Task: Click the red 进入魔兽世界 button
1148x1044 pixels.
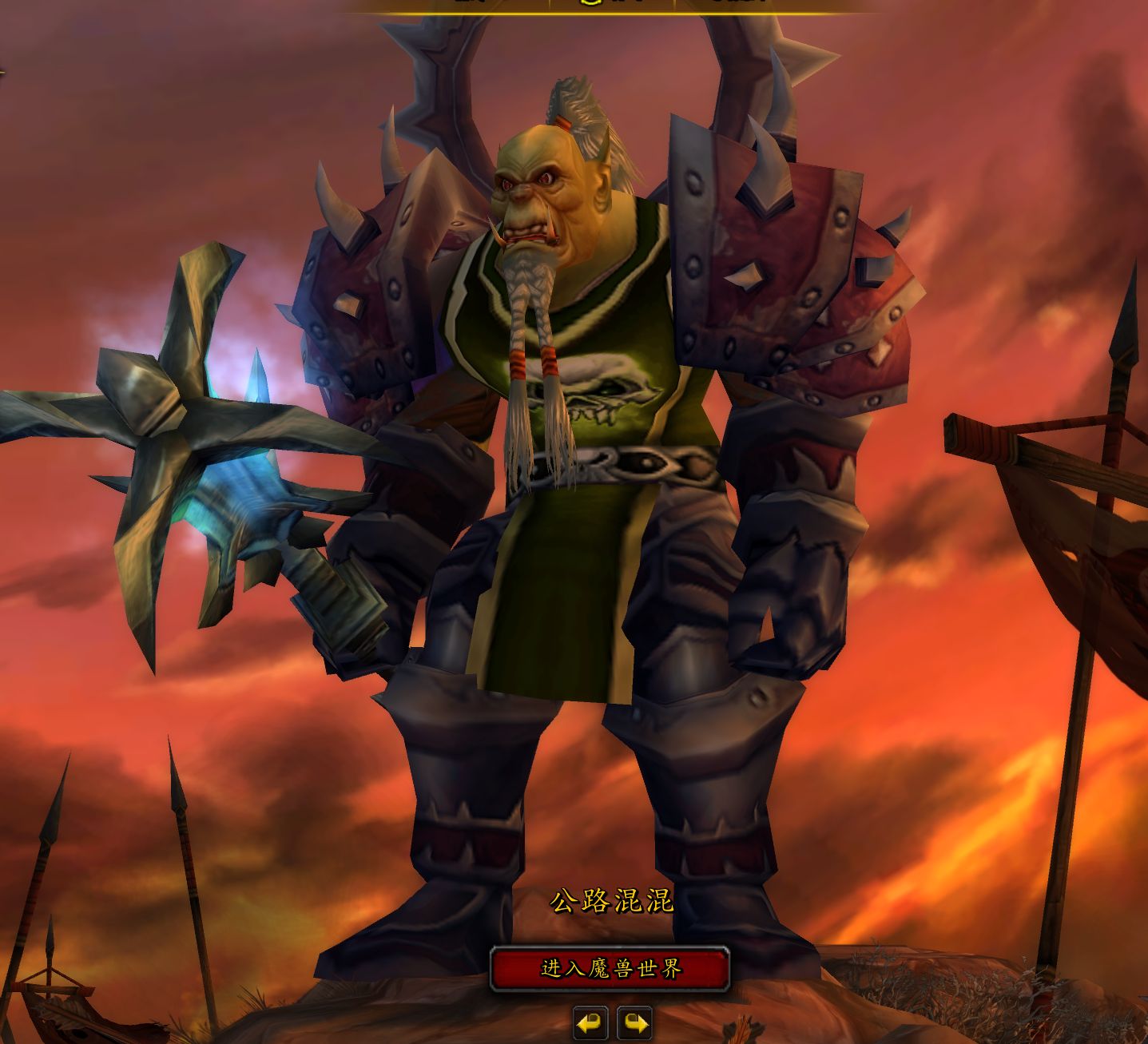Action: click(x=610, y=969)
